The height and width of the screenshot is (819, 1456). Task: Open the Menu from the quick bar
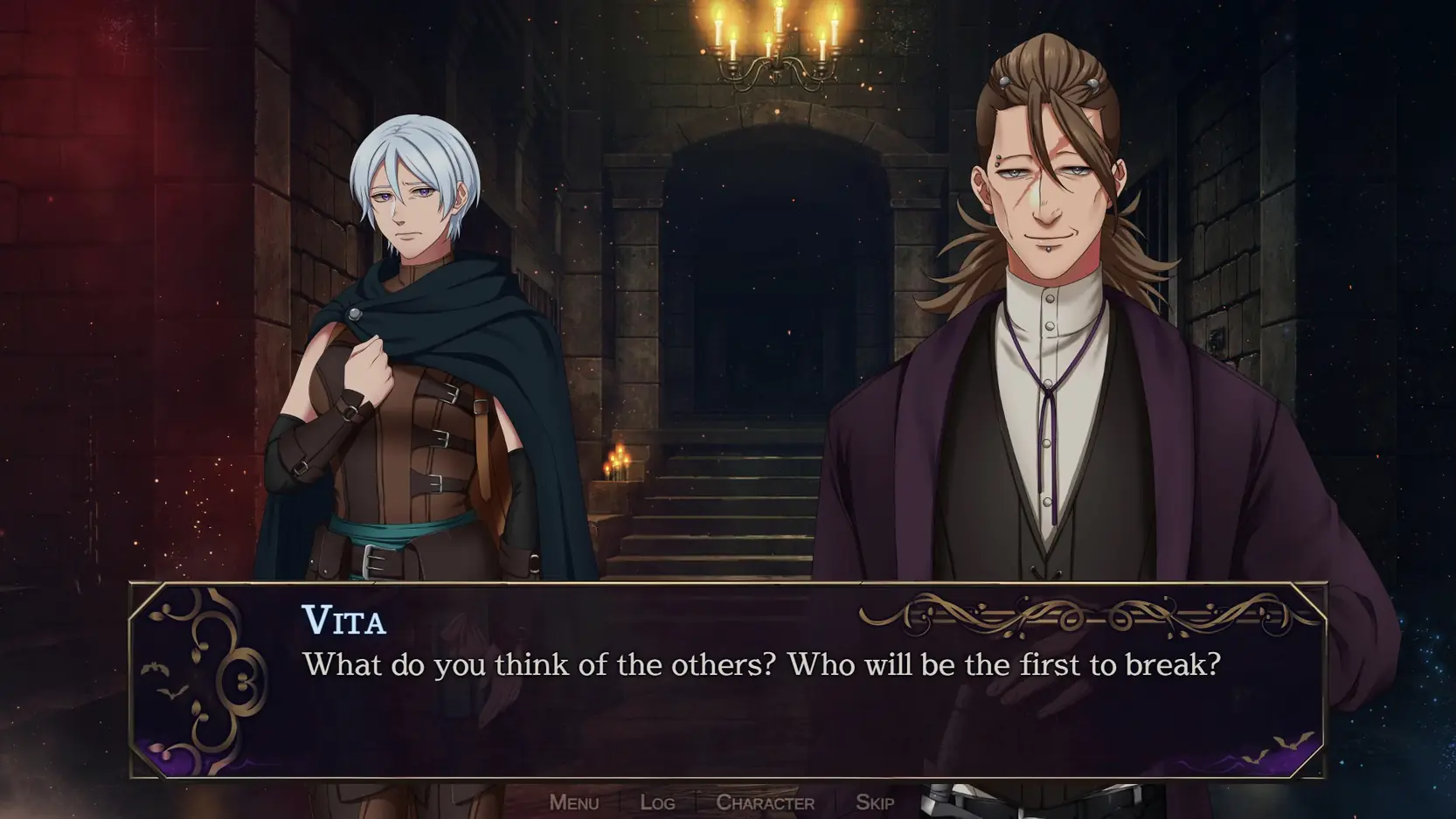(573, 802)
